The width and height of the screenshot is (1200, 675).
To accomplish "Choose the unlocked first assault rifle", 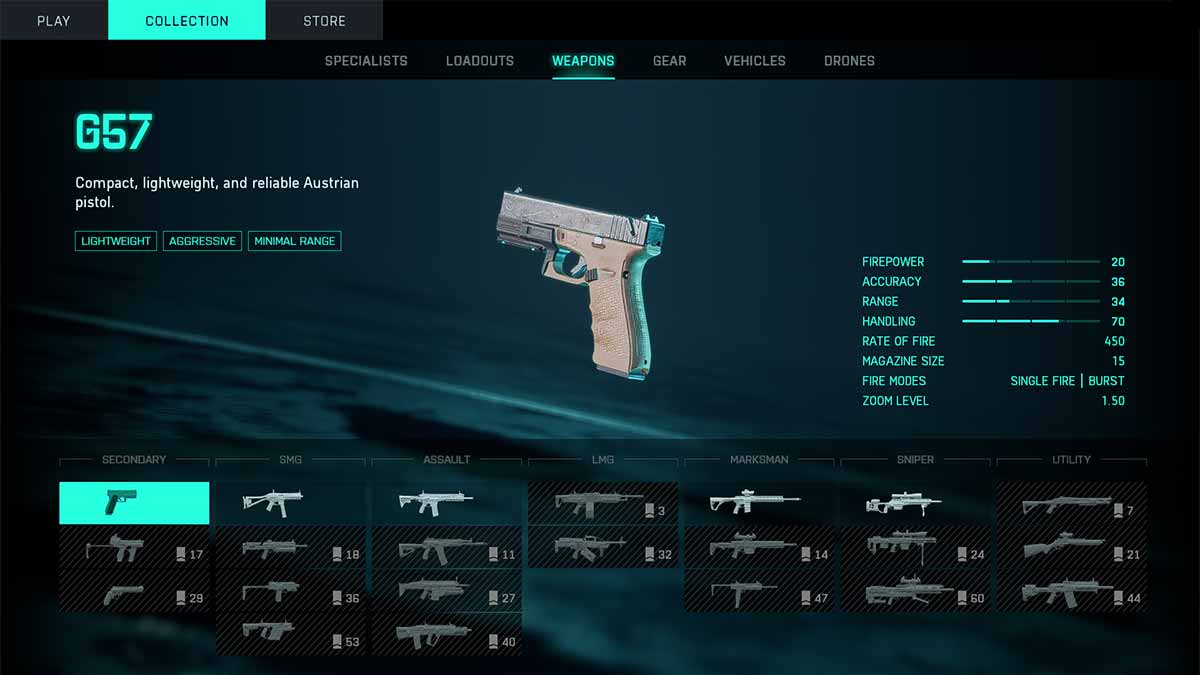I will (x=447, y=503).
